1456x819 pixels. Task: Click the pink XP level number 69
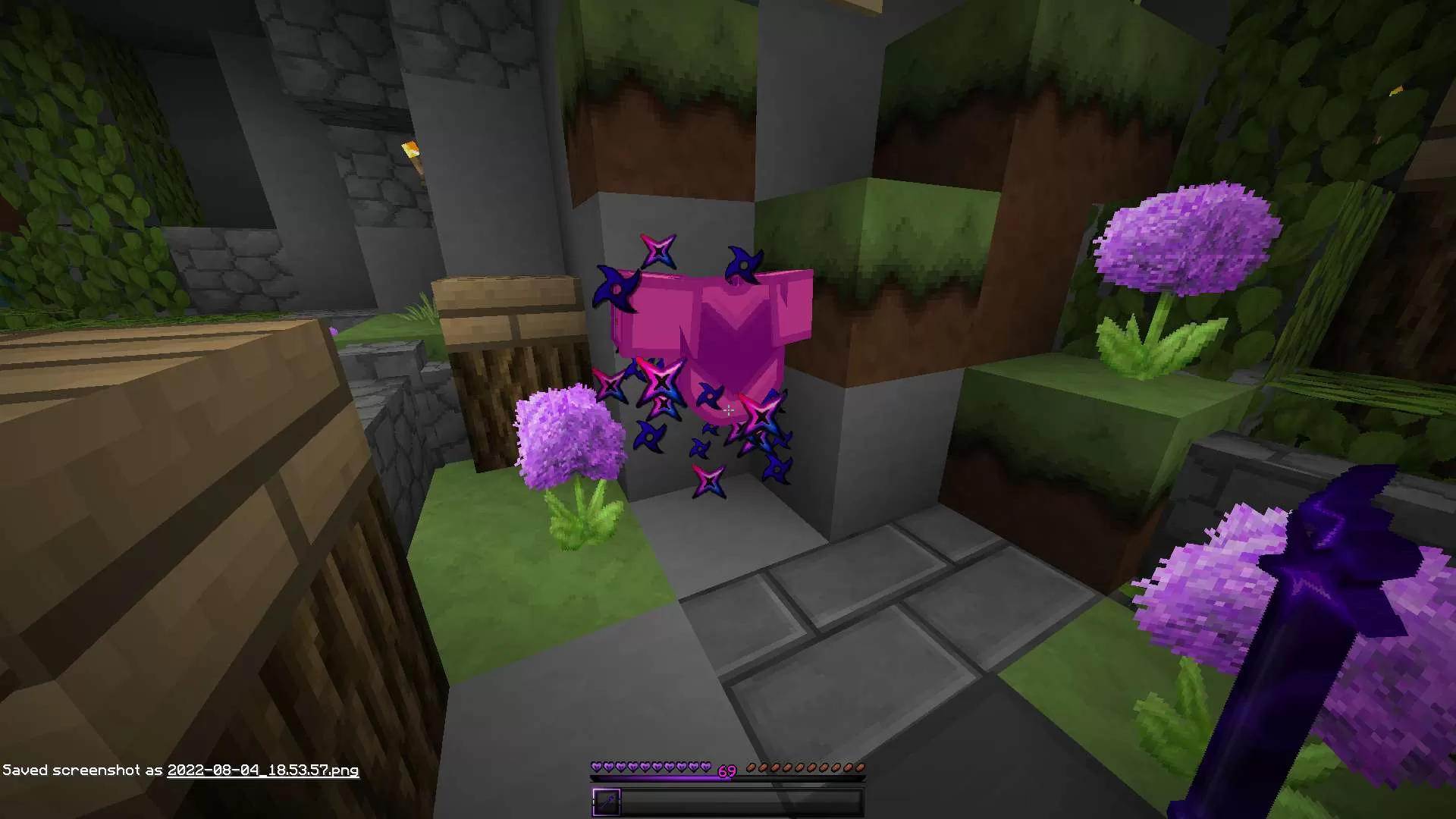click(x=726, y=772)
